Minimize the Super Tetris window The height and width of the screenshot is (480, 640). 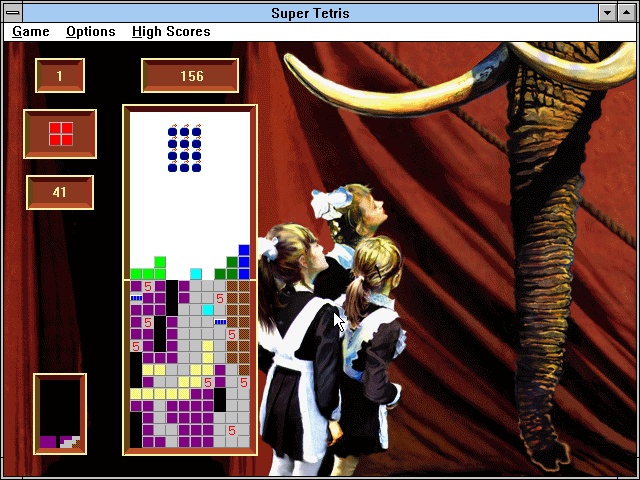pos(607,13)
